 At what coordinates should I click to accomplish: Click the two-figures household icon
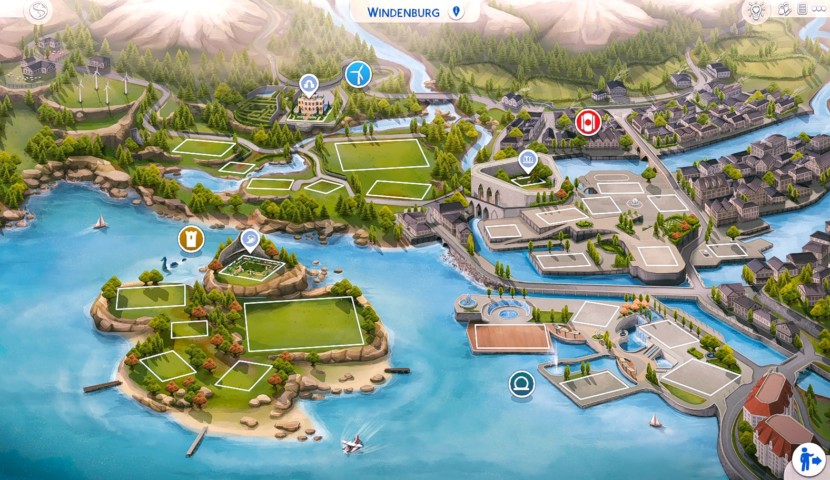tap(784, 10)
